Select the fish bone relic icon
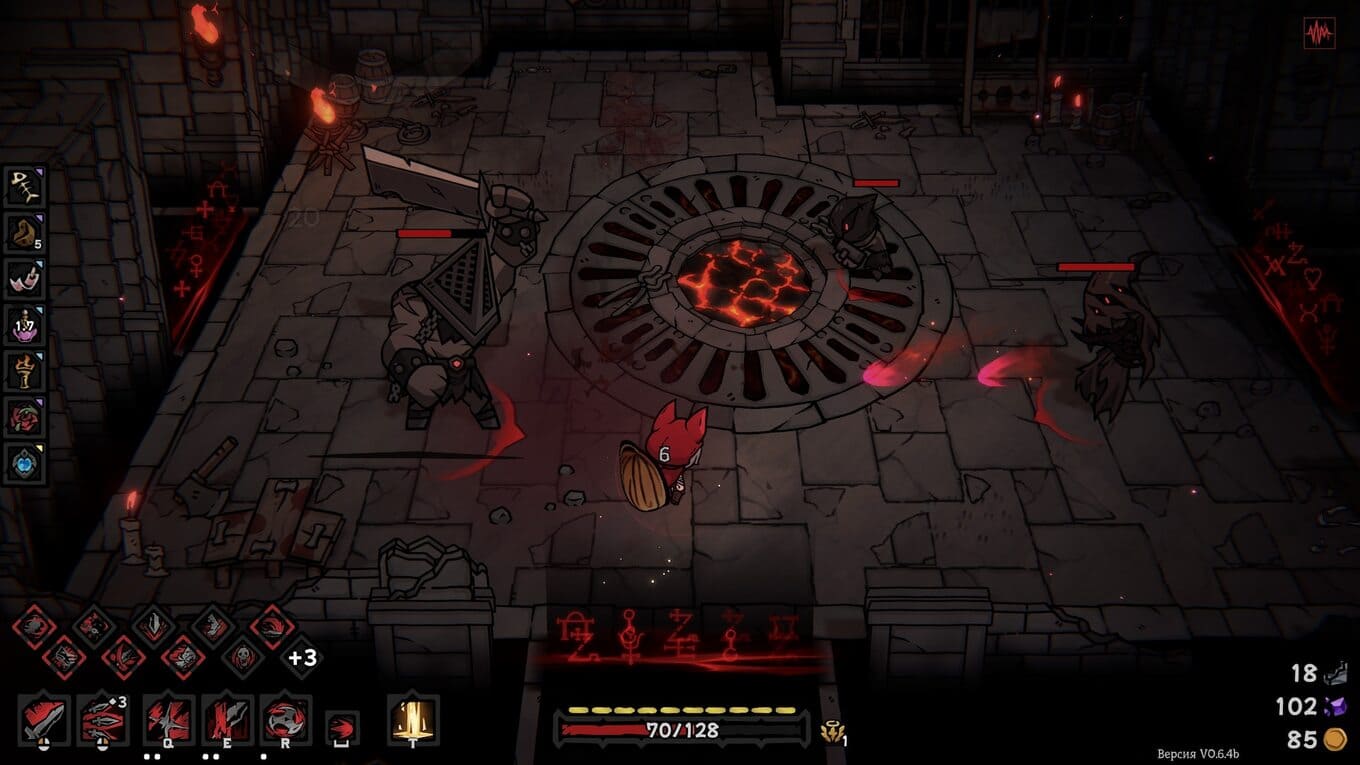Screen dimensions: 1360x765 click(23, 187)
